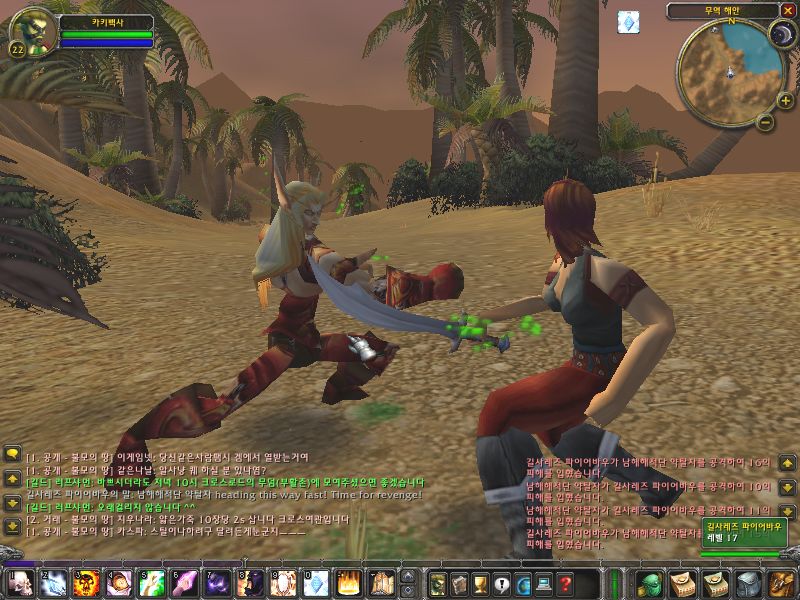Zoom out the minimap
Viewport: 800px width, 600px height.
(765, 123)
